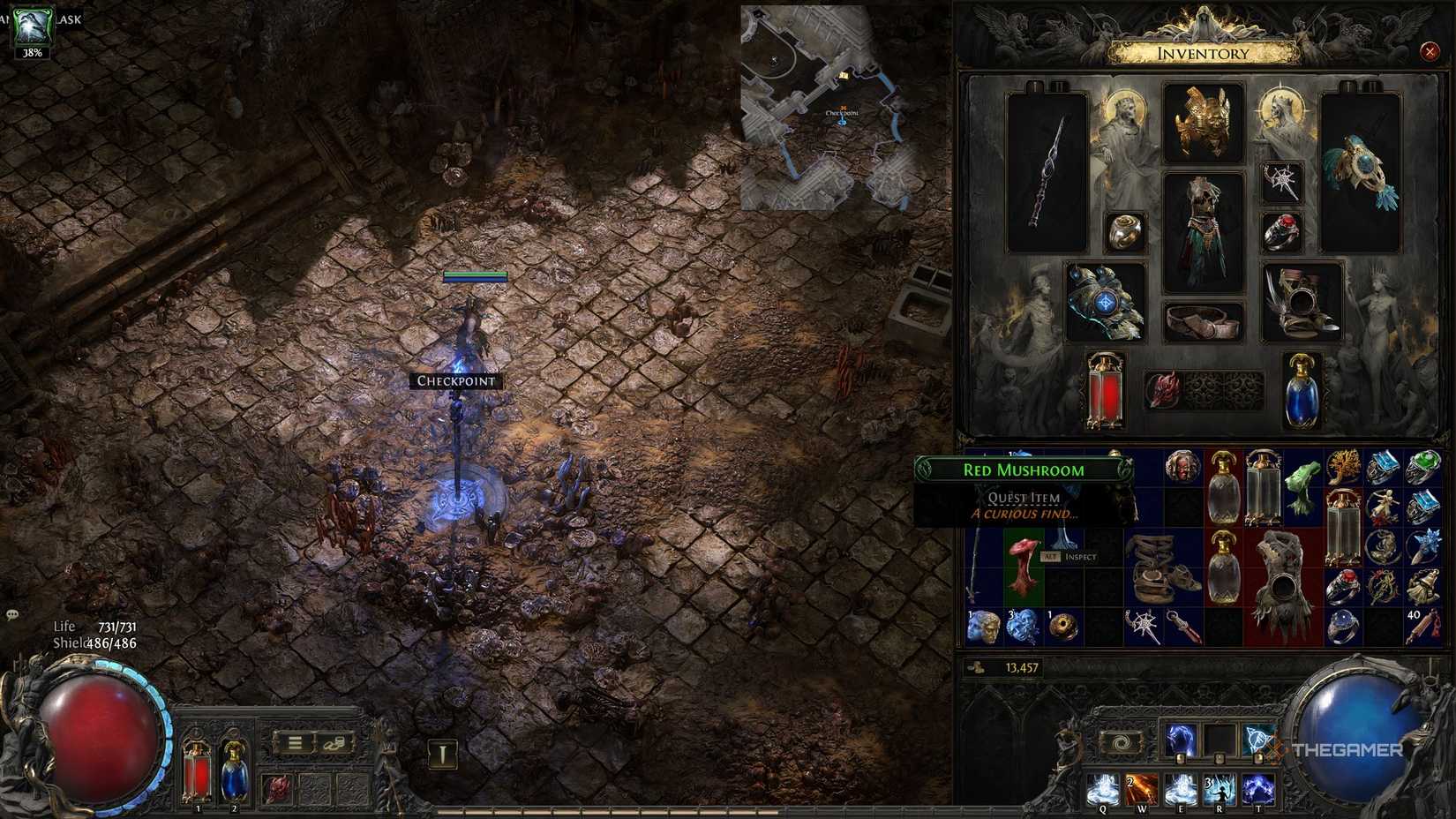The width and height of the screenshot is (1456, 819).
Task: Click the frost skill icon bound to Q
Action: [x=1104, y=787]
